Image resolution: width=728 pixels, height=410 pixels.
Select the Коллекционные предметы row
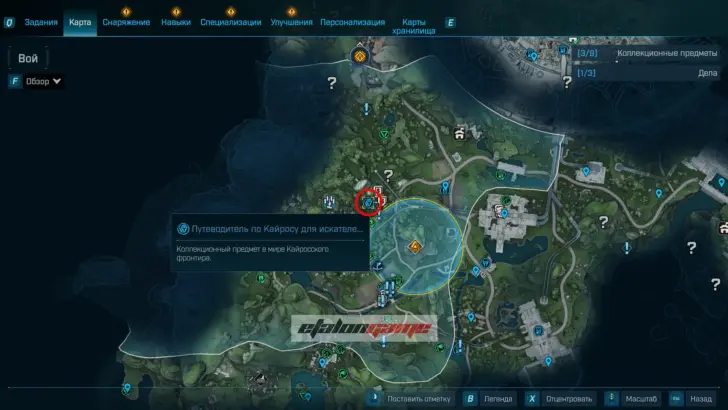[650, 53]
